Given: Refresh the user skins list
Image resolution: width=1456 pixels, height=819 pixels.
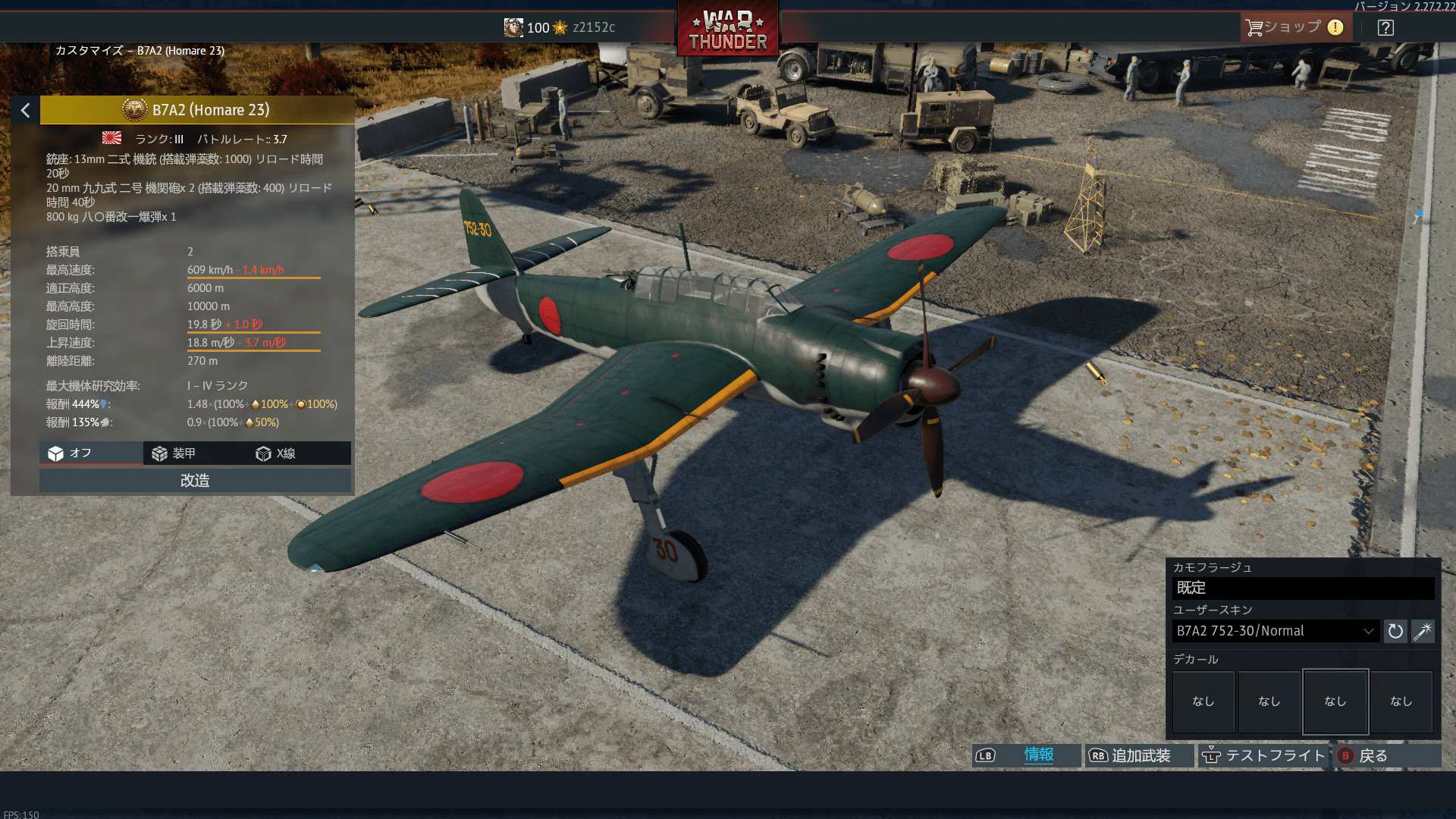Looking at the screenshot, I should 1395,631.
